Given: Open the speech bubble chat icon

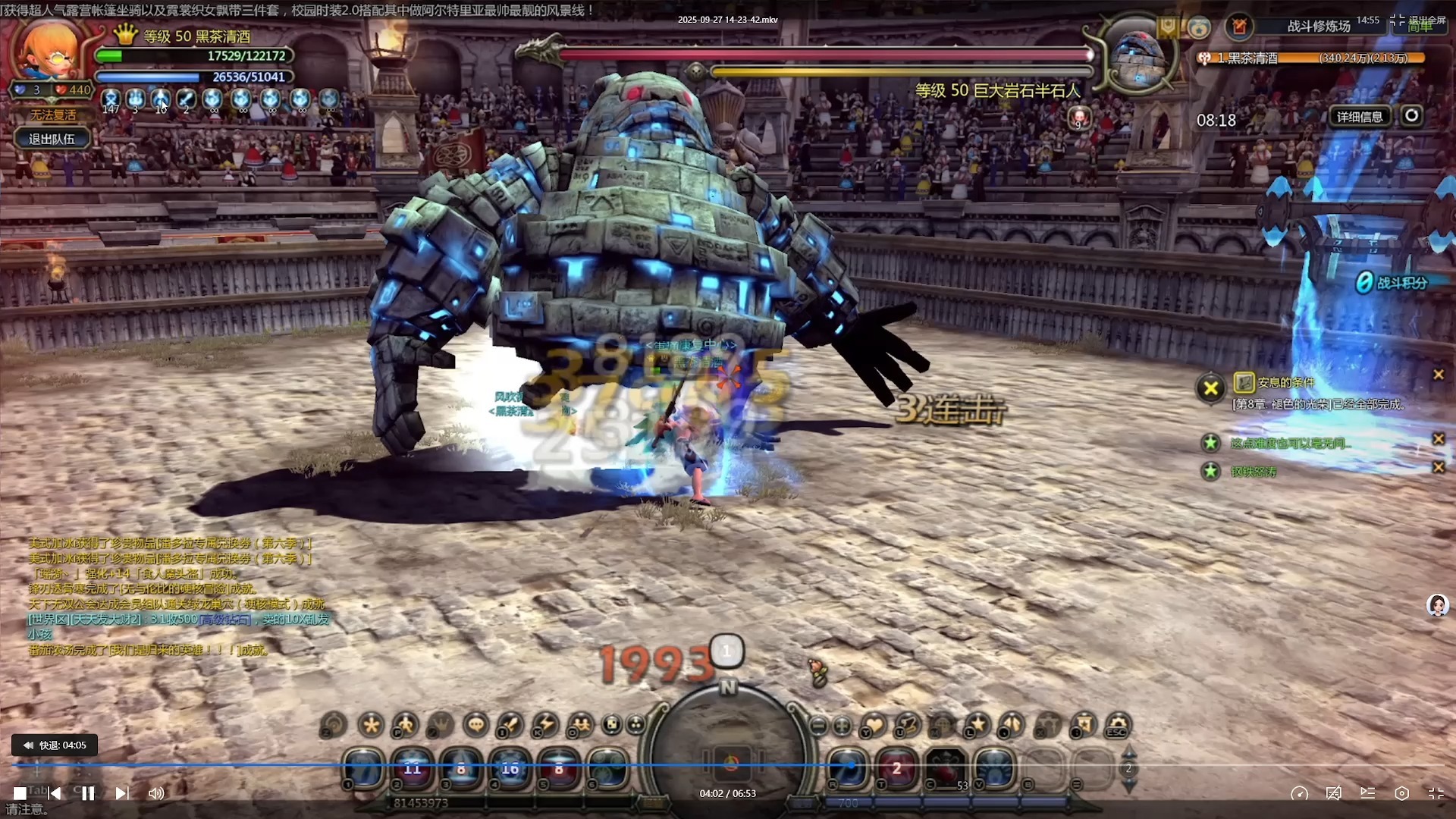Looking at the screenshot, I should (476, 725).
